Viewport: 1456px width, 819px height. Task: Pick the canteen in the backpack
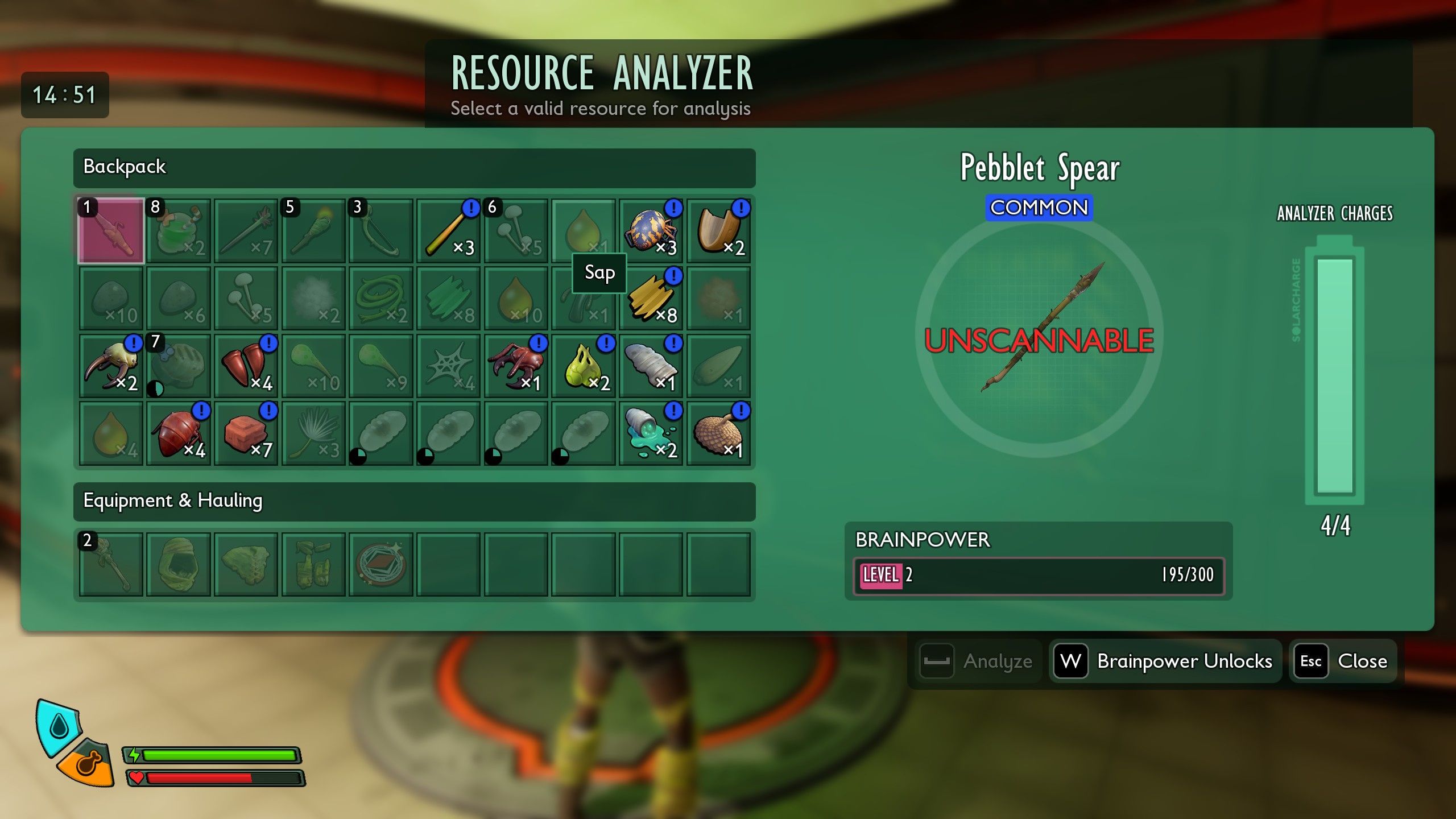179,366
